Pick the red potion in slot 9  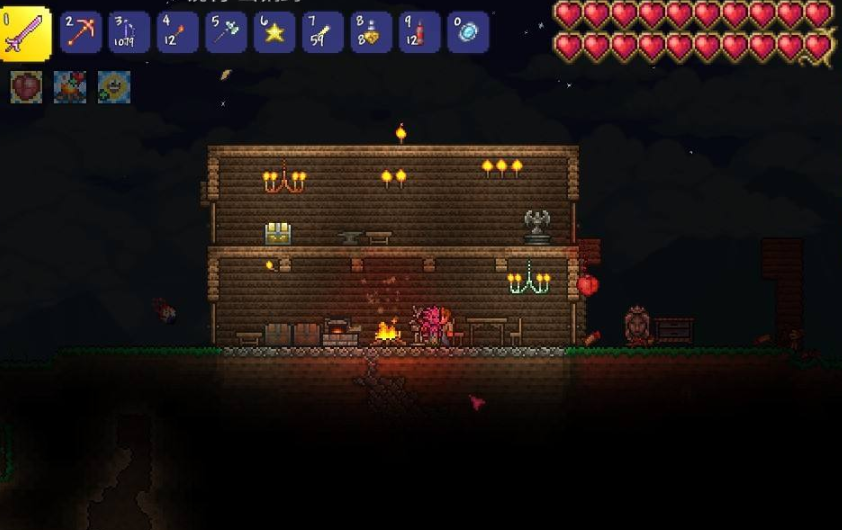(420, 33)
